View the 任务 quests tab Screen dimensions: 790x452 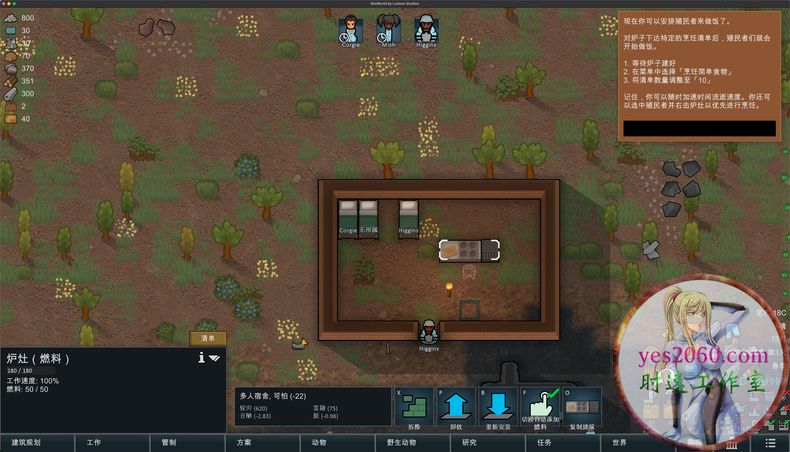point(544,442)
